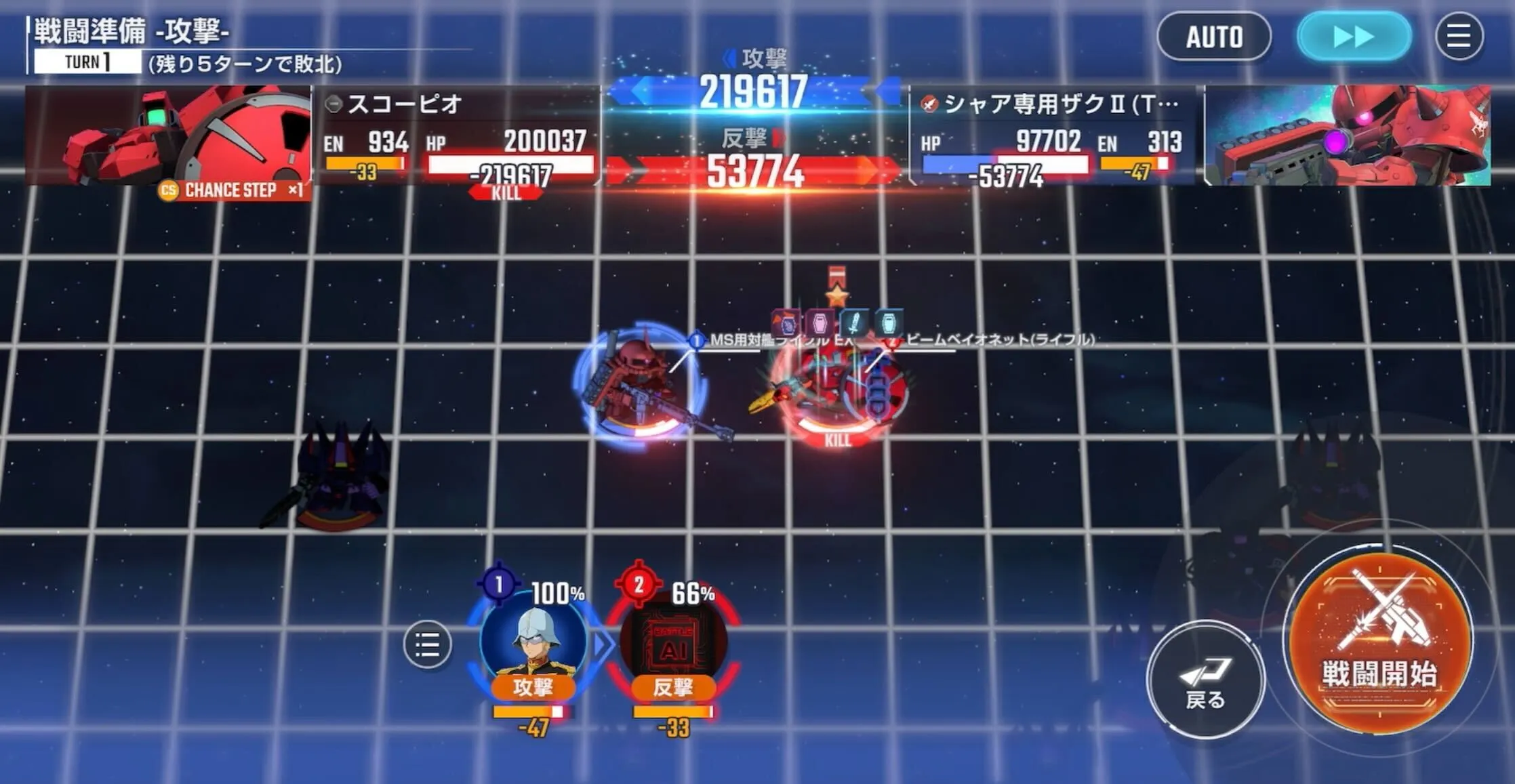Click the シャア専用ザクII unit name label
Viewport: 1515px width, 784px height.
click(x=1057, y=102)
